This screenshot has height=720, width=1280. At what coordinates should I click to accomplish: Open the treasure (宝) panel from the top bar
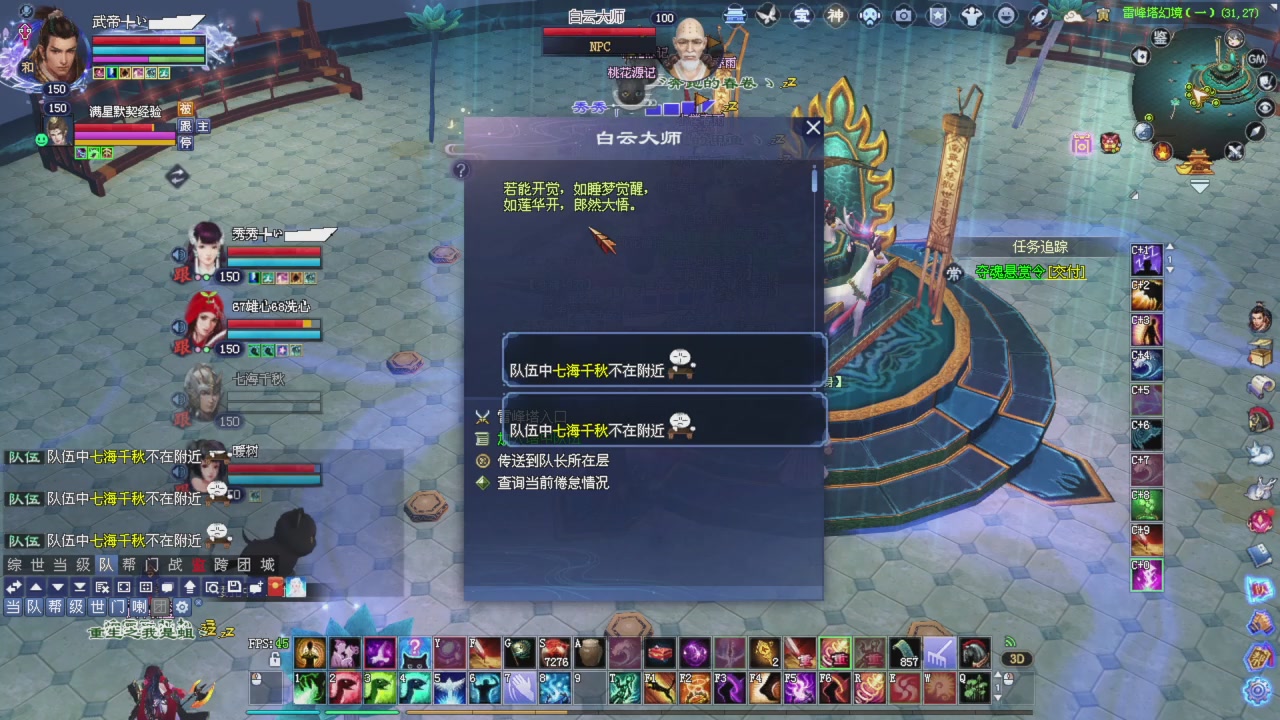click(x=800, y=14)
